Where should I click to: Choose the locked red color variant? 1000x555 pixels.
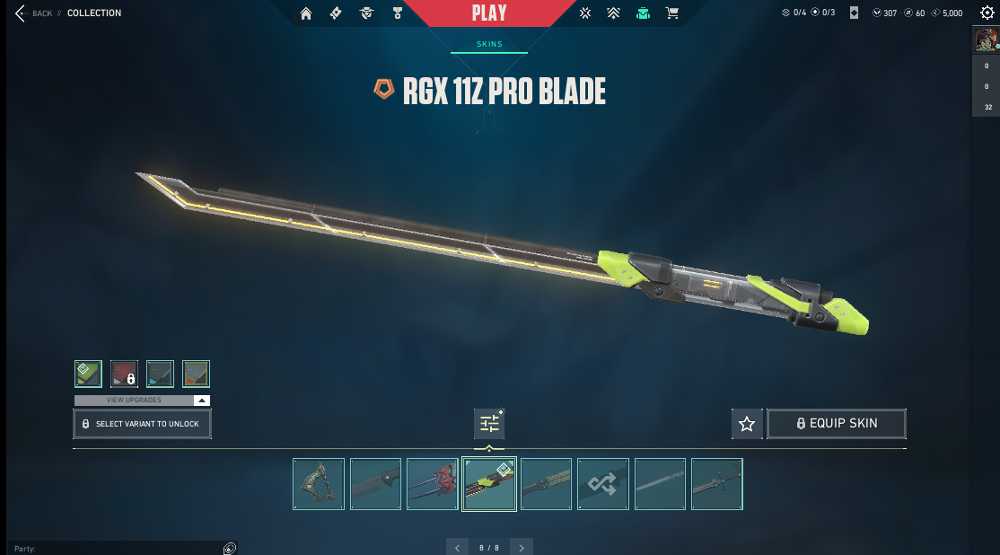(x=124, y=374)
